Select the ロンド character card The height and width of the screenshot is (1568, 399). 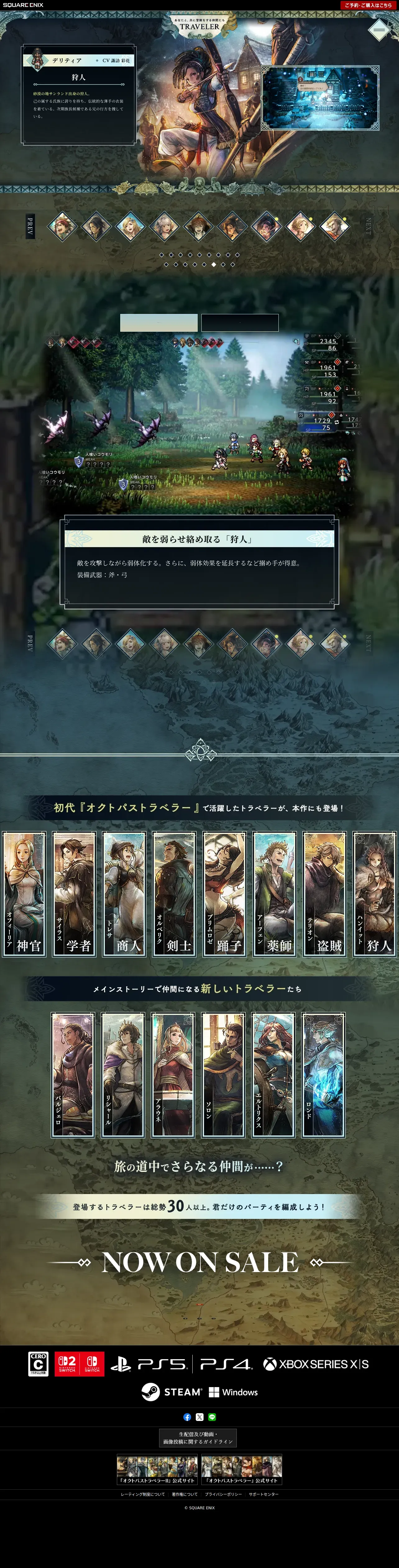[323, 1075]
